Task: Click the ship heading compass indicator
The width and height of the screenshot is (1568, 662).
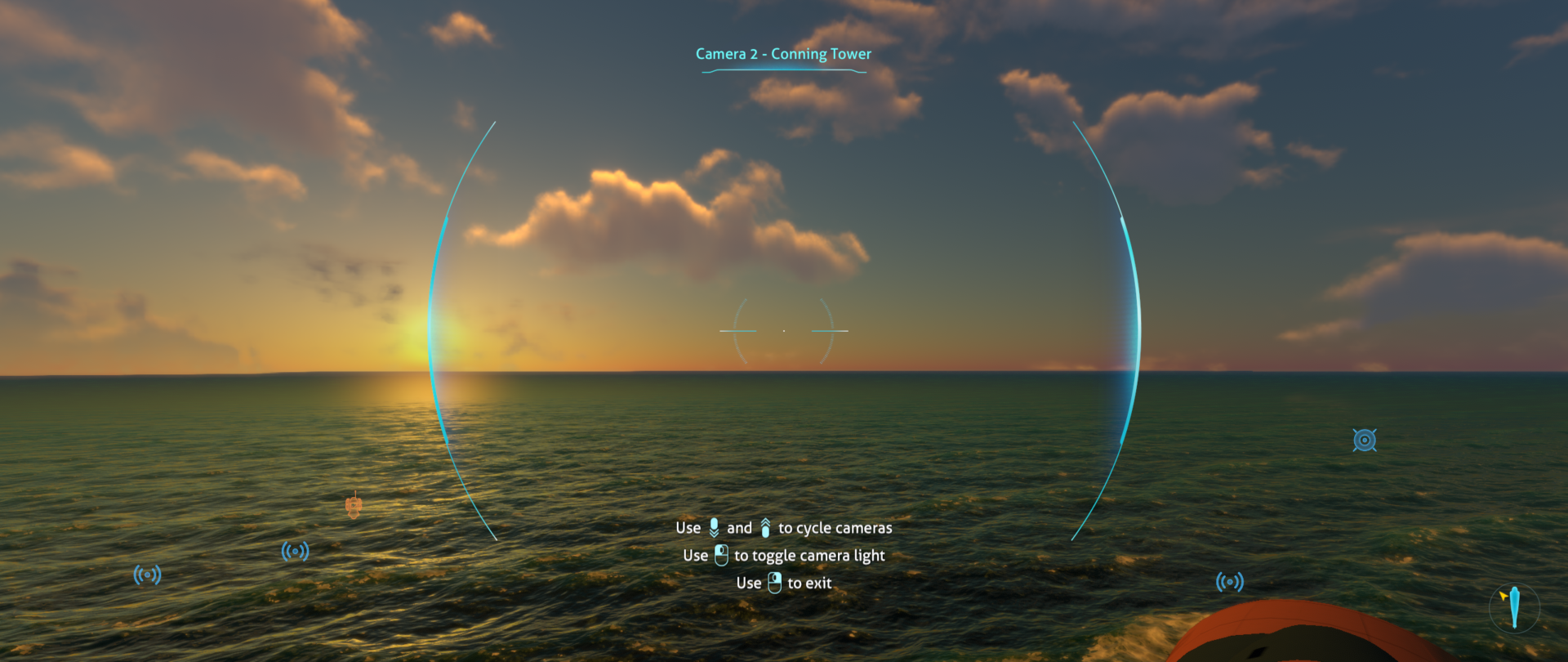Action: coord(1517,606)
